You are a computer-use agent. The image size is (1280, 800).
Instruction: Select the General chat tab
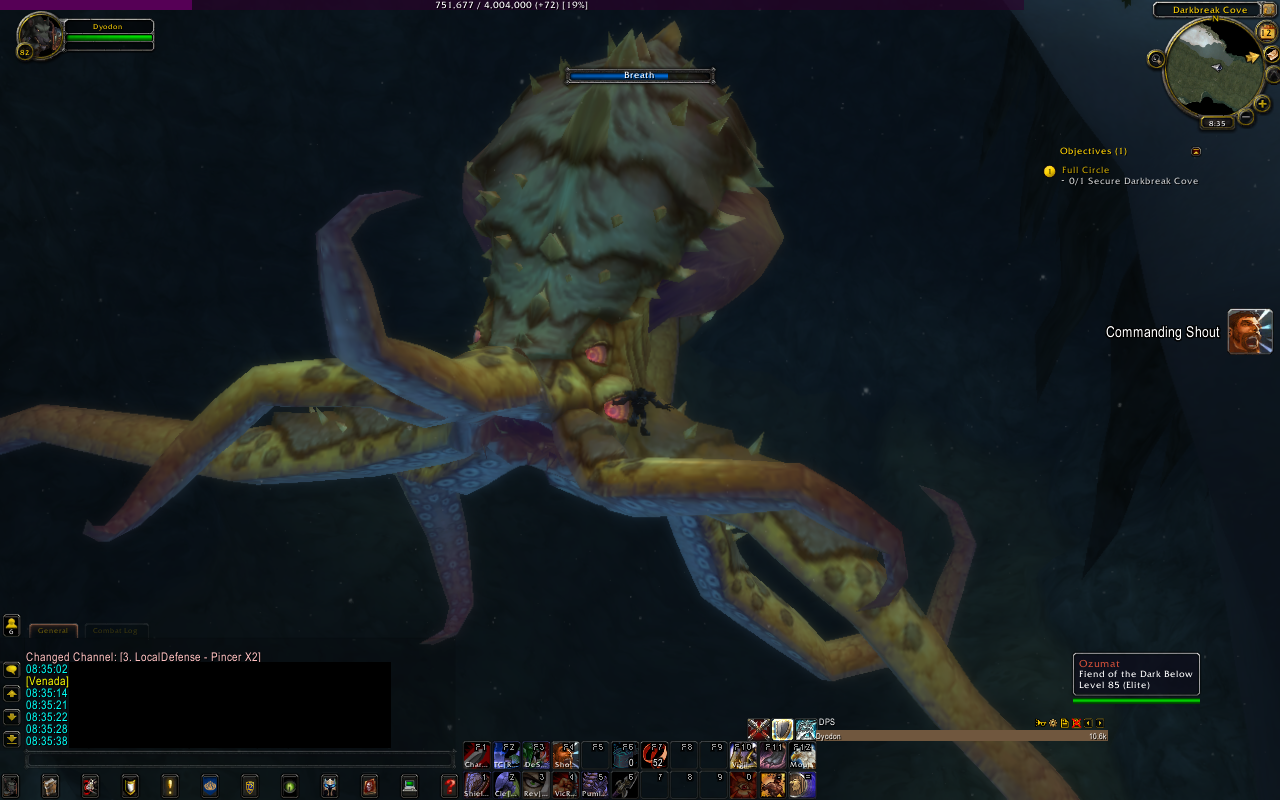[53, 631]
